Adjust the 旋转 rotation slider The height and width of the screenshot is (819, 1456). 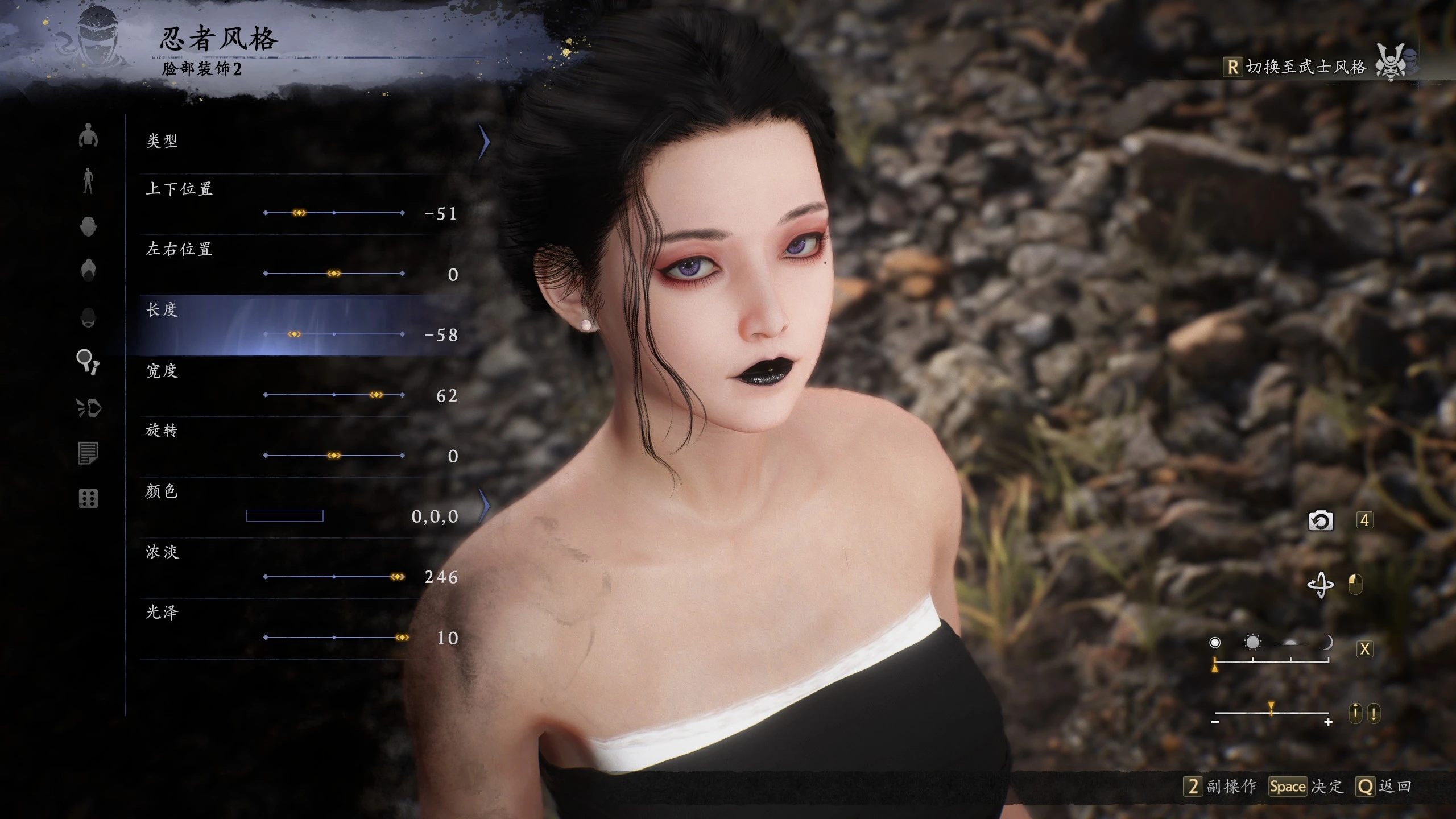334,456
